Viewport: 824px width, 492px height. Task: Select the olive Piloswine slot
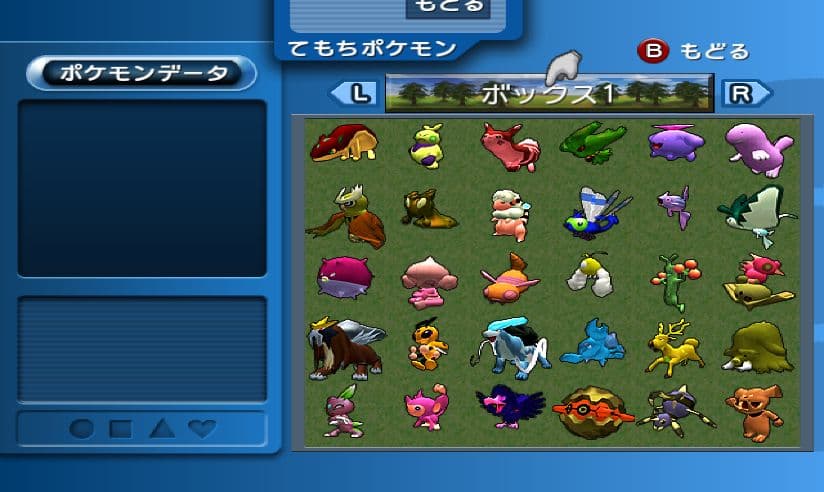[757, 346]
